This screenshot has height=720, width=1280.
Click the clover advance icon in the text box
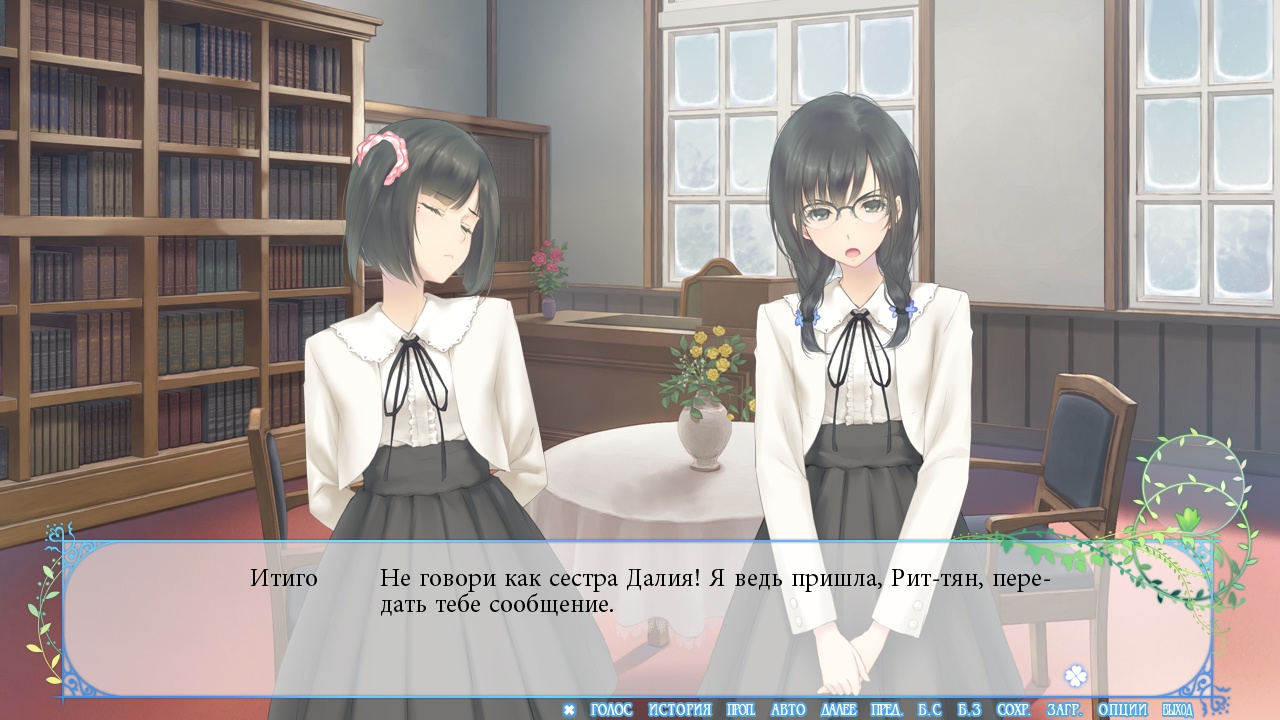click(1076, 675)
